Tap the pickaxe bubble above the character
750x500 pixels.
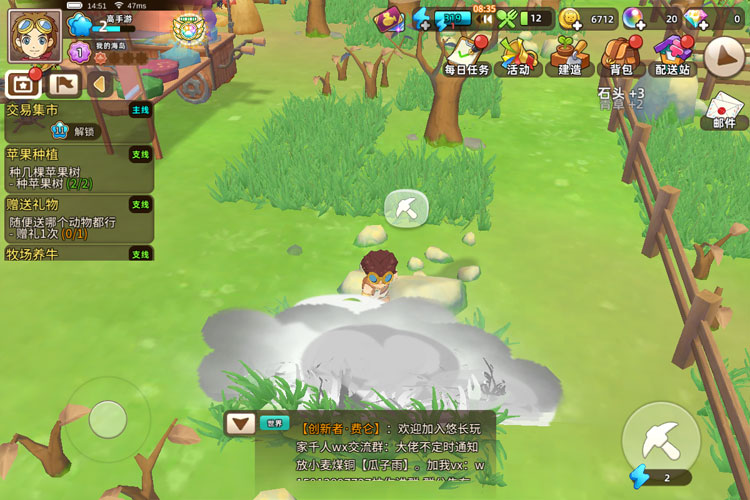click(x=406, y=208)
